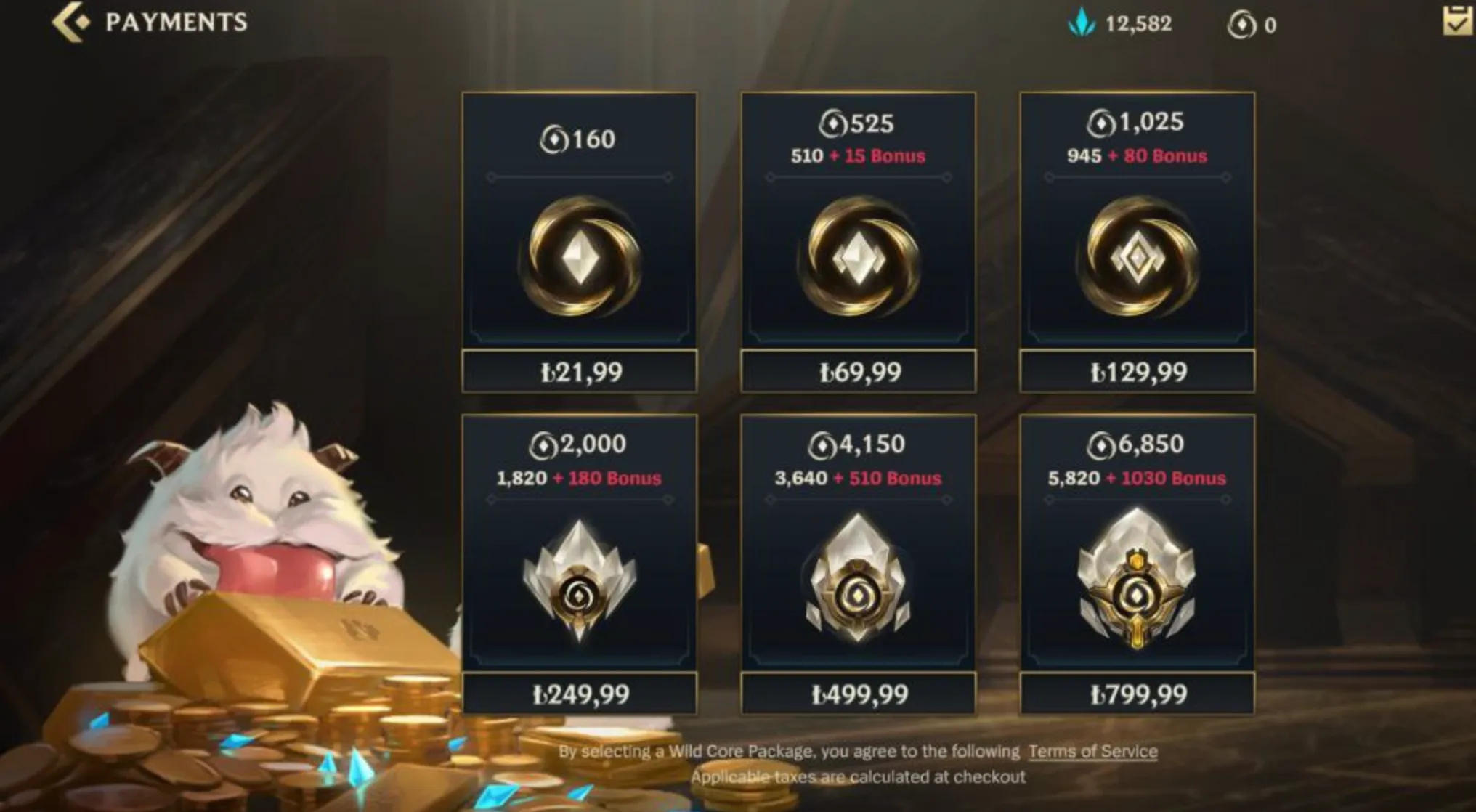Screen dimensions: 1476x812
Task: Click the PAYMENTS header title
Action: point(174,20)
